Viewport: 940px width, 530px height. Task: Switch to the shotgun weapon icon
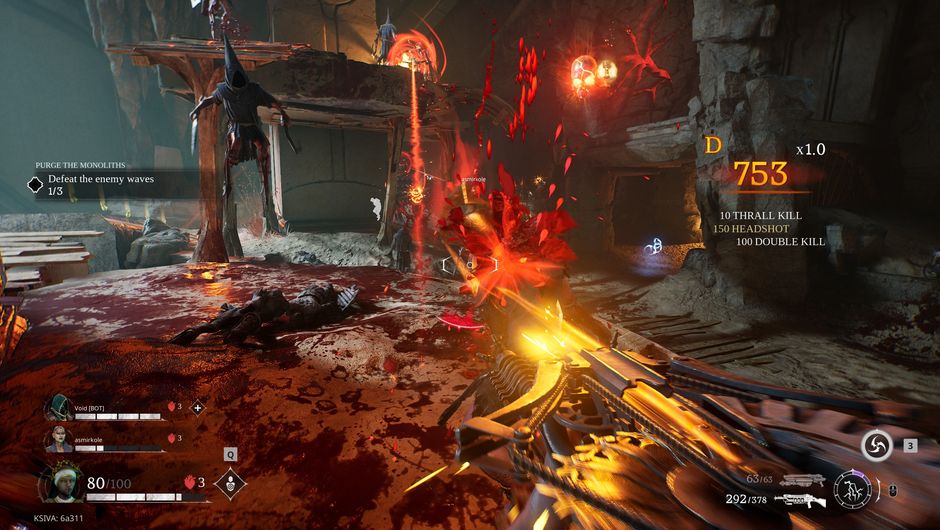(803, 480)
